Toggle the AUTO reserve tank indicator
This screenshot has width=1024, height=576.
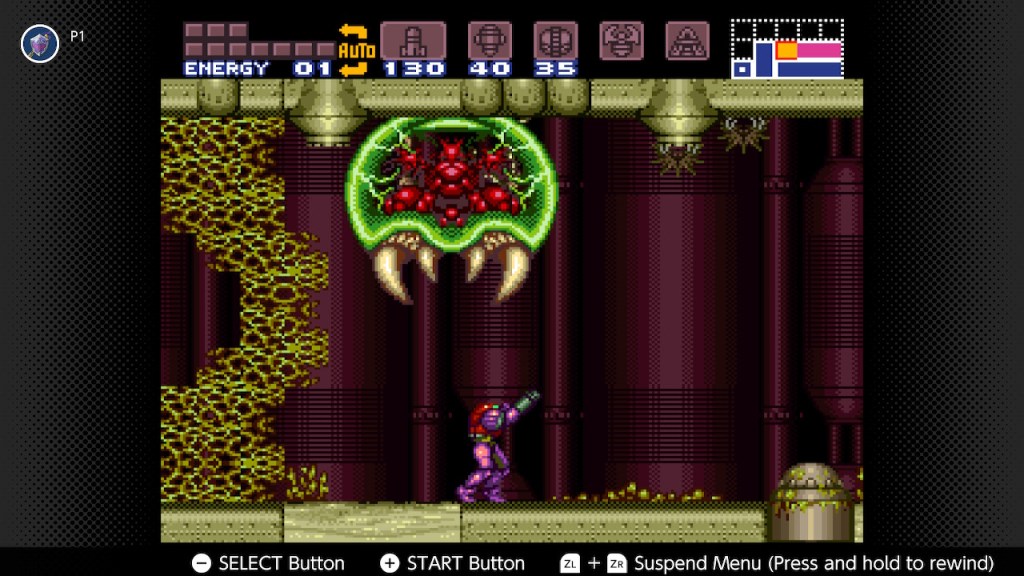click(x=355, y=49)
